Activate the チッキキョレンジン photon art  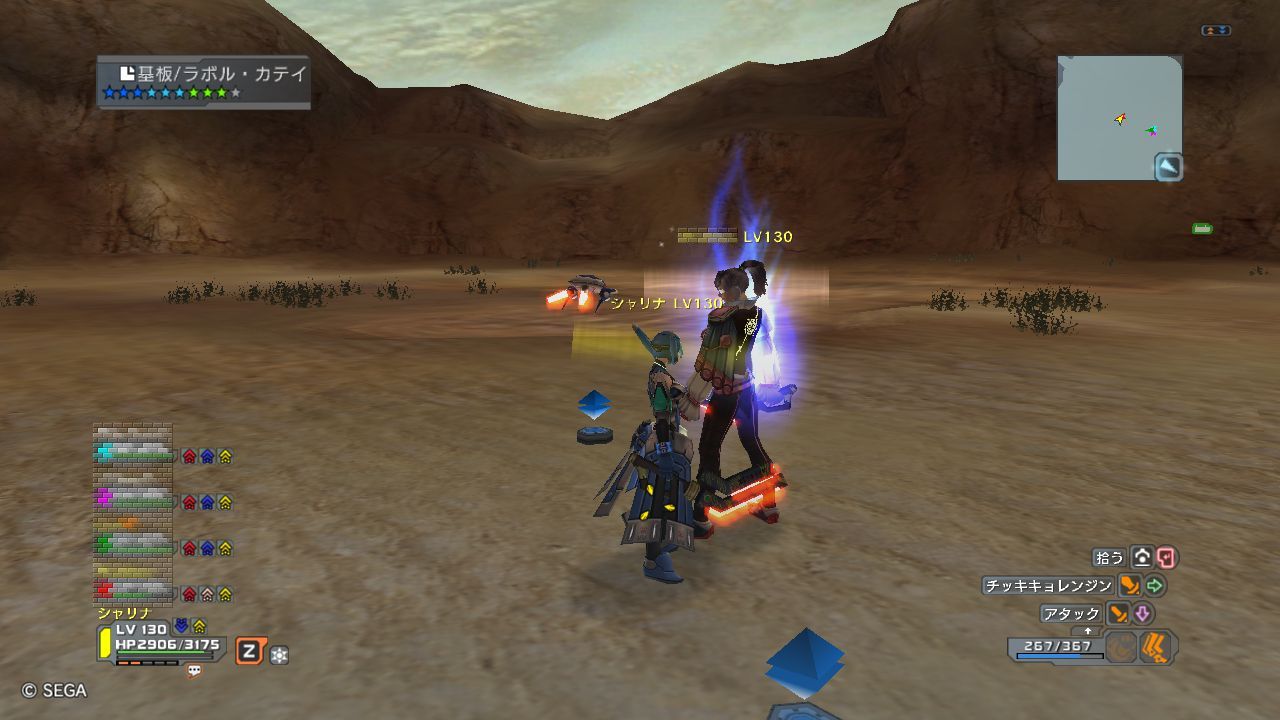pyautogui.click(x=1047, y=586)
